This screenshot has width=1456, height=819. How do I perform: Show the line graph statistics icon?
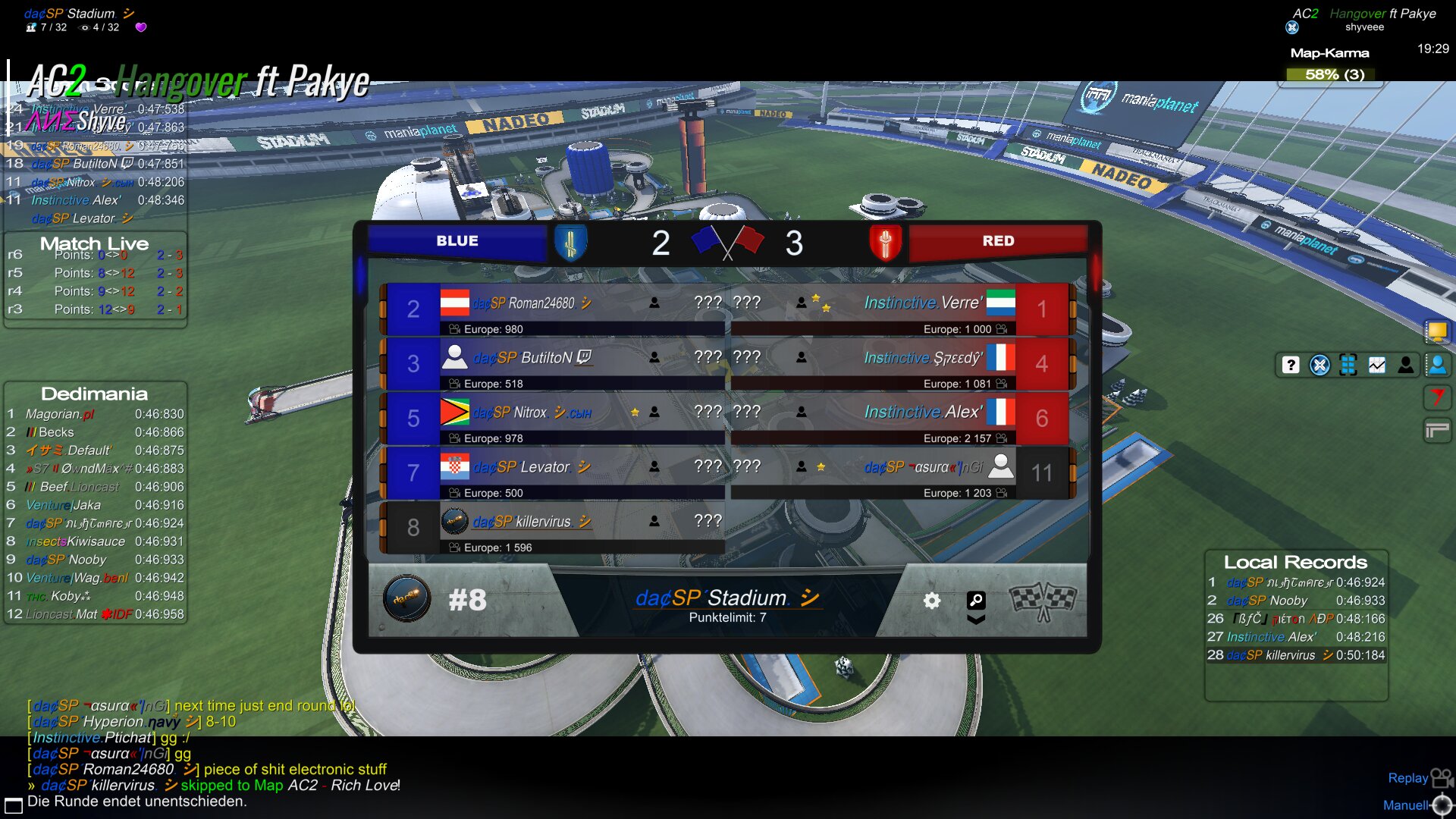1377,366
